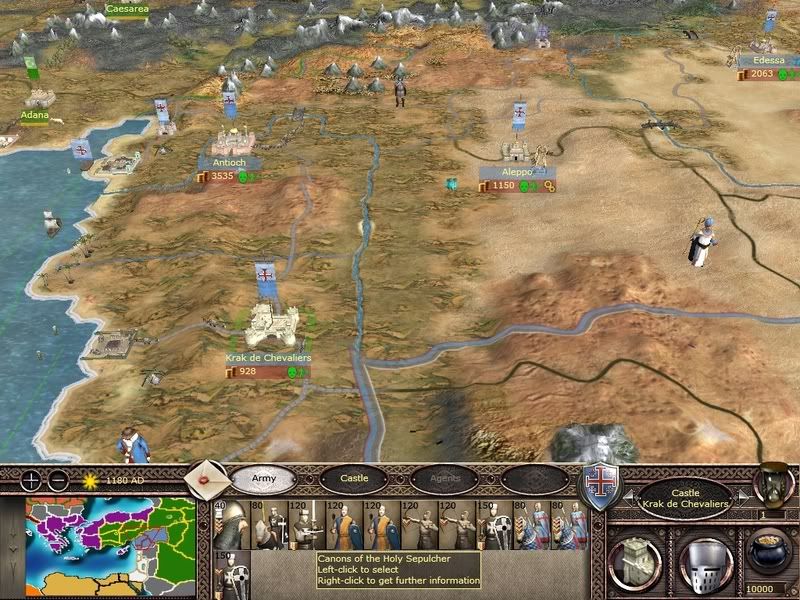Viewport: 800px width, 600px height.
Task: Switch to the Army tab
Action: pyautogui.click(x=263, y=479)
